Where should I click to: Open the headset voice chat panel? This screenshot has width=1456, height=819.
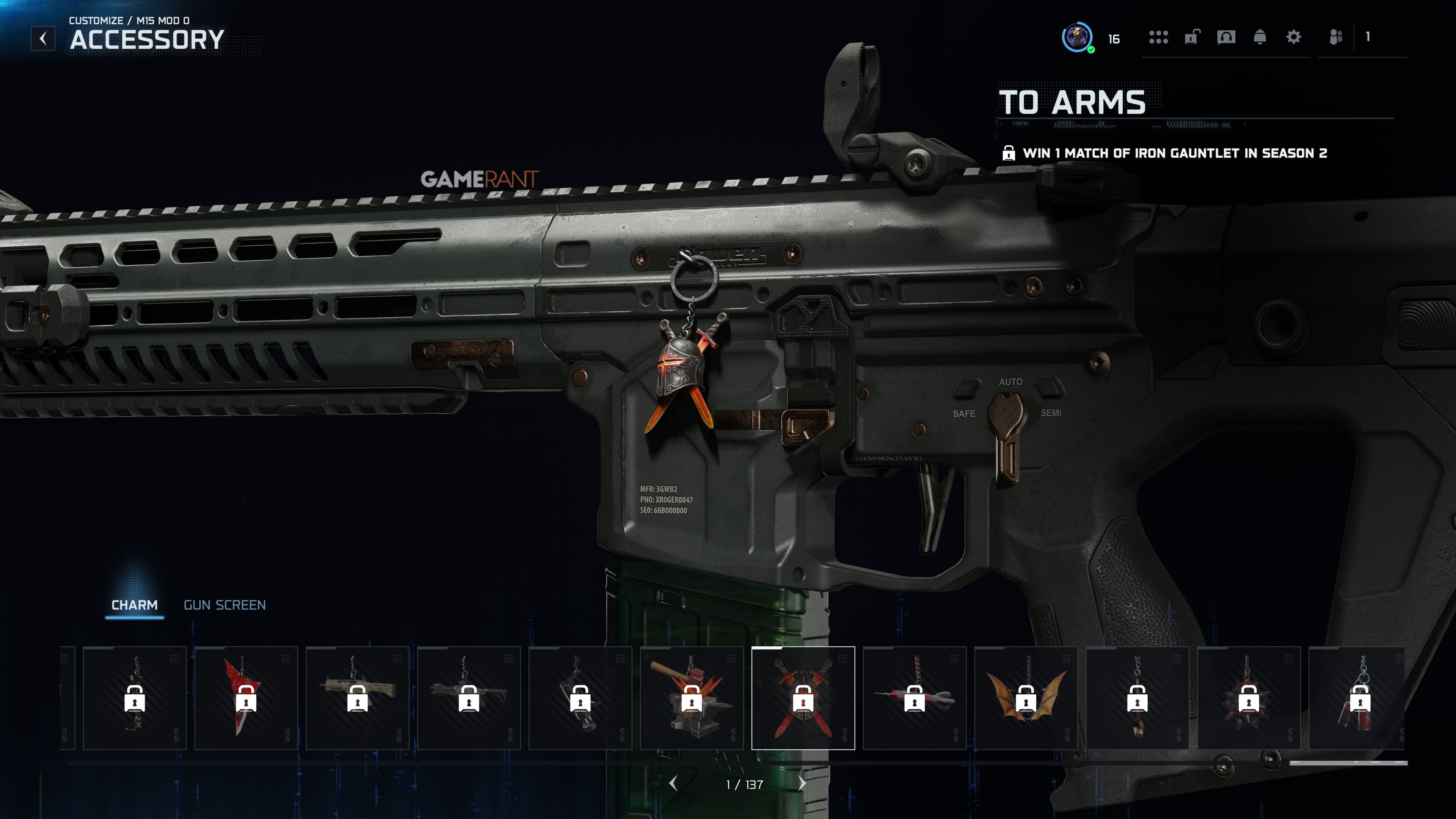[x=1226, y=37]
